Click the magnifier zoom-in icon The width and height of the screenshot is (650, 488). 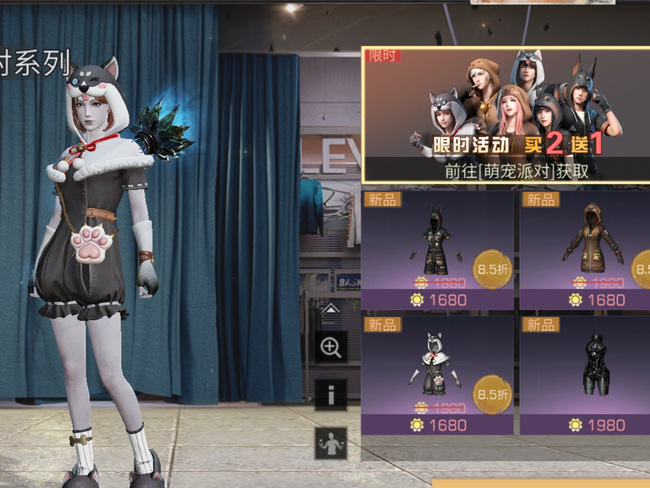(x=331, y=347)
